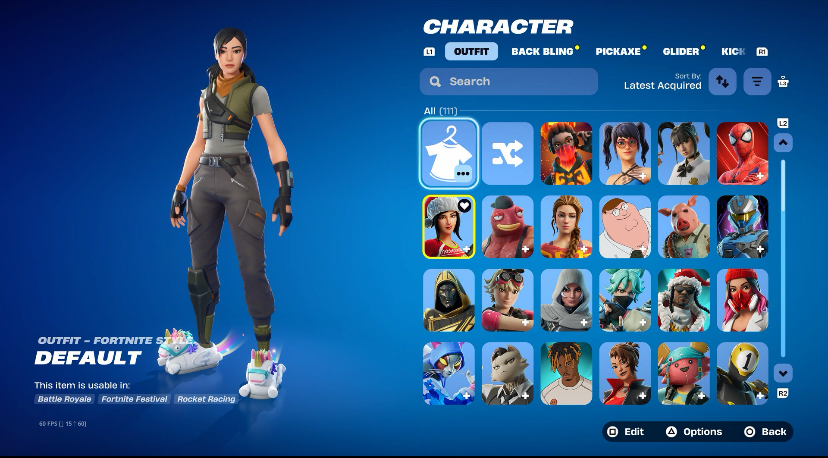This screenshot has height=458, width=828.
Task: Select the Glider tab
Action: click(x=680, y=51)
